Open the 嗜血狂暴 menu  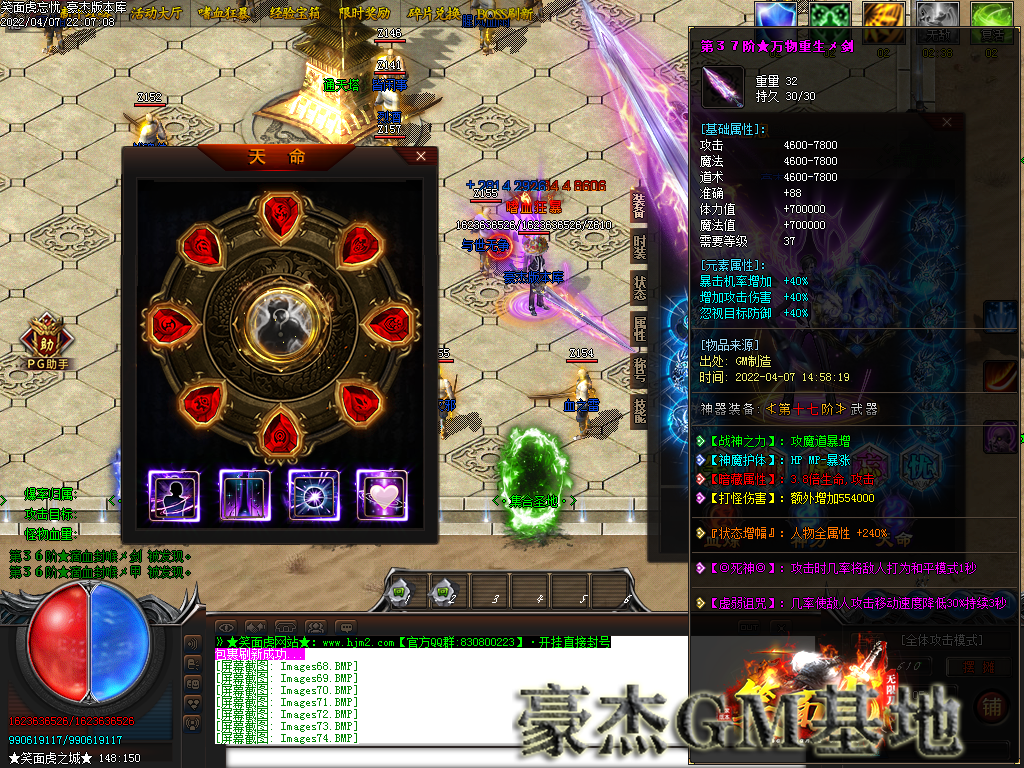226,14
